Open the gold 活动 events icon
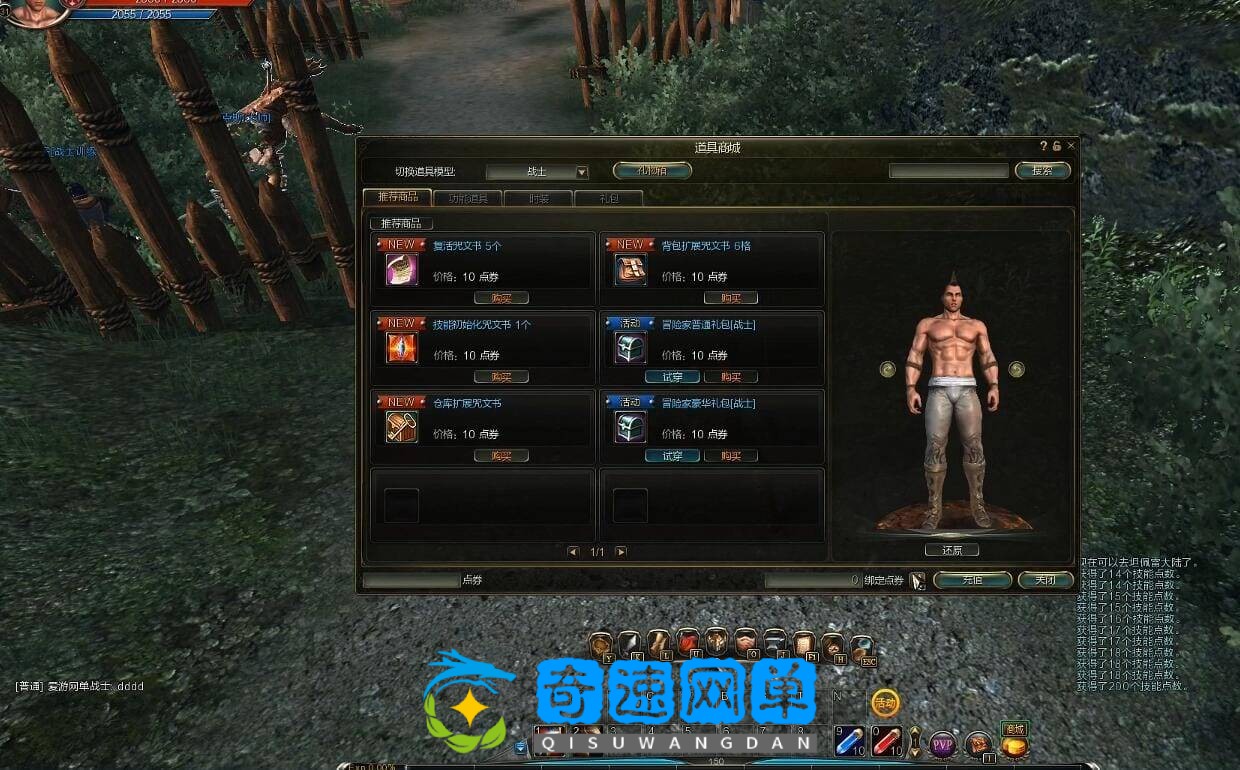 tap(885, 703)
